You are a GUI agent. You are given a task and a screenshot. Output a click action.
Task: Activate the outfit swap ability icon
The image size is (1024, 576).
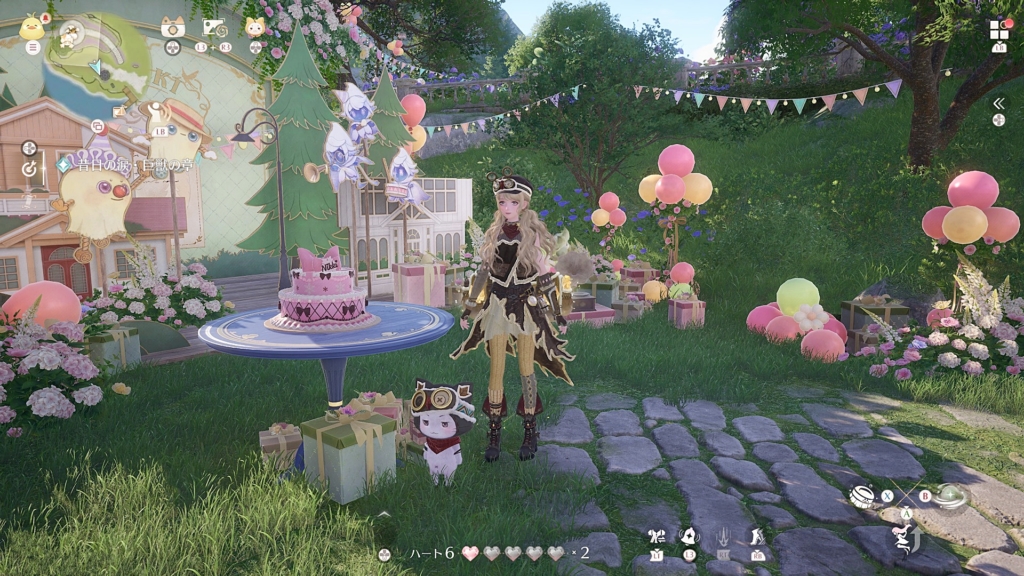pos(657,536)
